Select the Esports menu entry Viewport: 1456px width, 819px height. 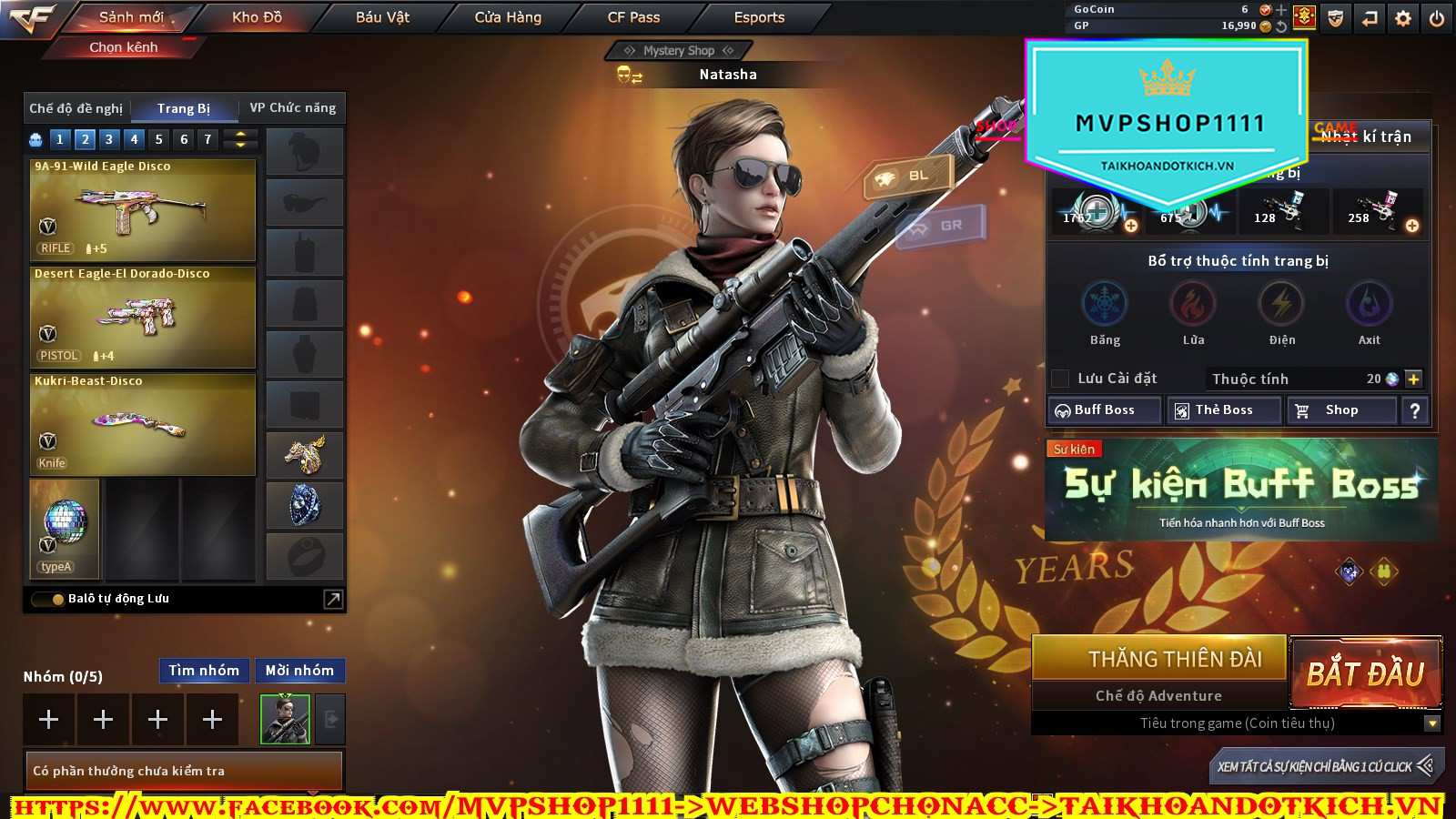pos(759,17)
